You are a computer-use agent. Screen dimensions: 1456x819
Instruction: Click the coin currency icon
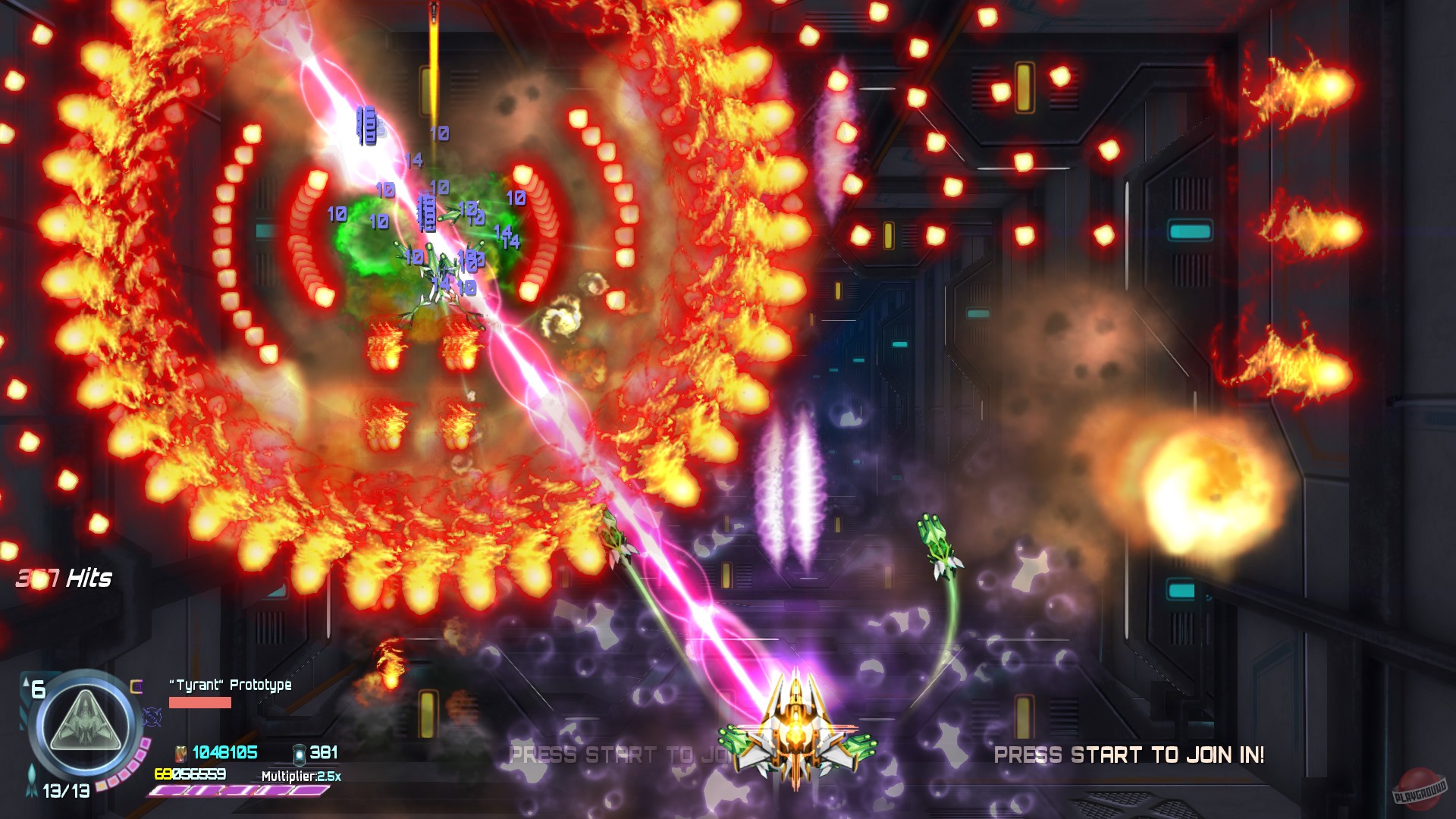coord(180,756)
